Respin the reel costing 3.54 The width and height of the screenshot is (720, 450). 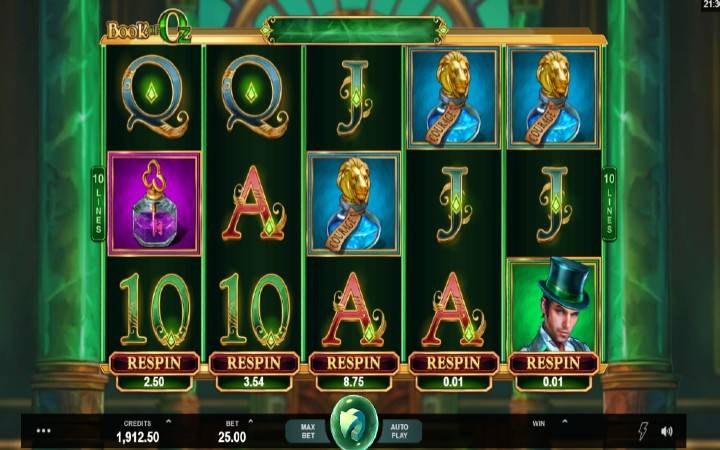254,362
